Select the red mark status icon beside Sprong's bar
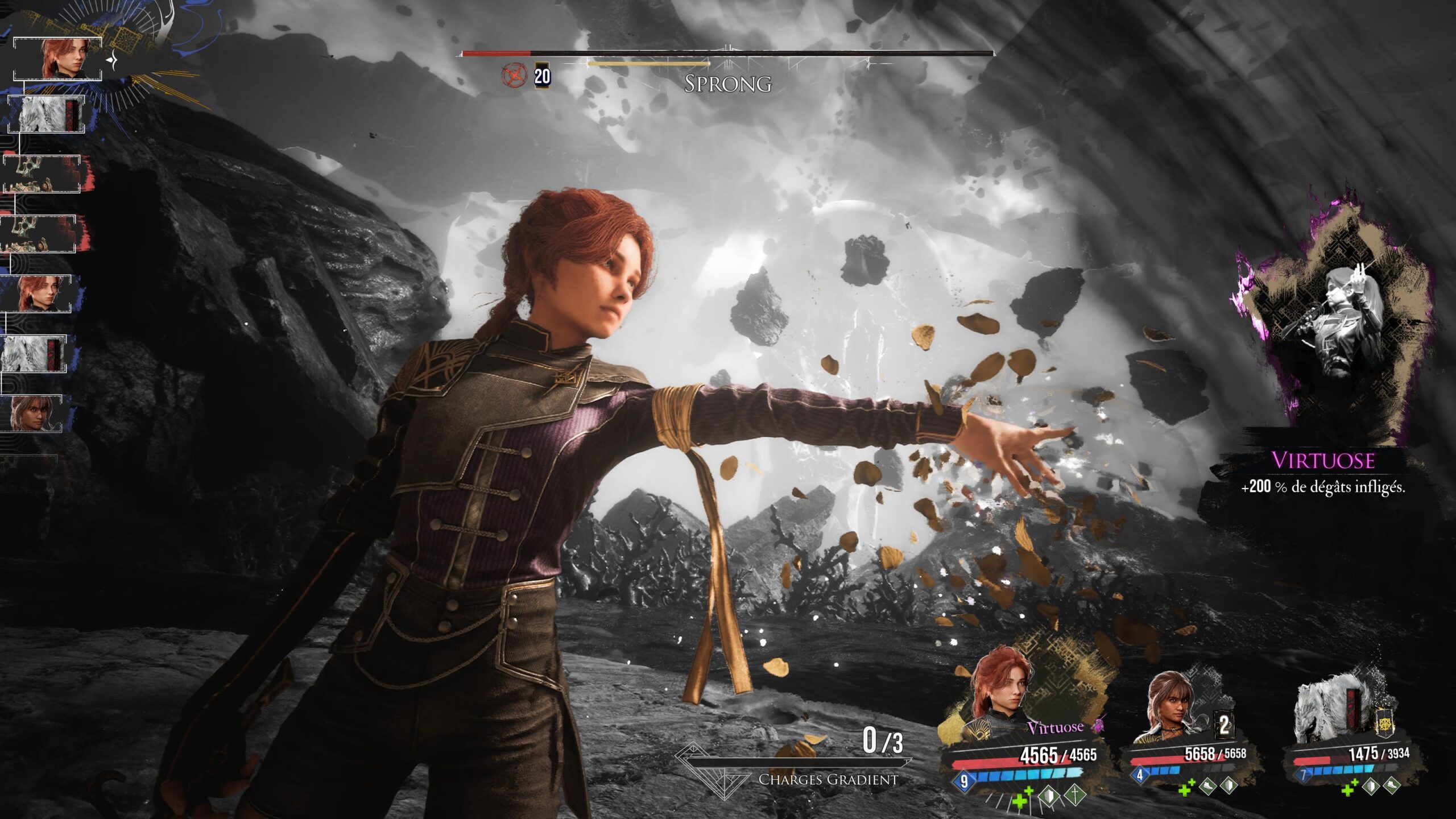This screenshot has height=819, width=1456. (513, 75)
